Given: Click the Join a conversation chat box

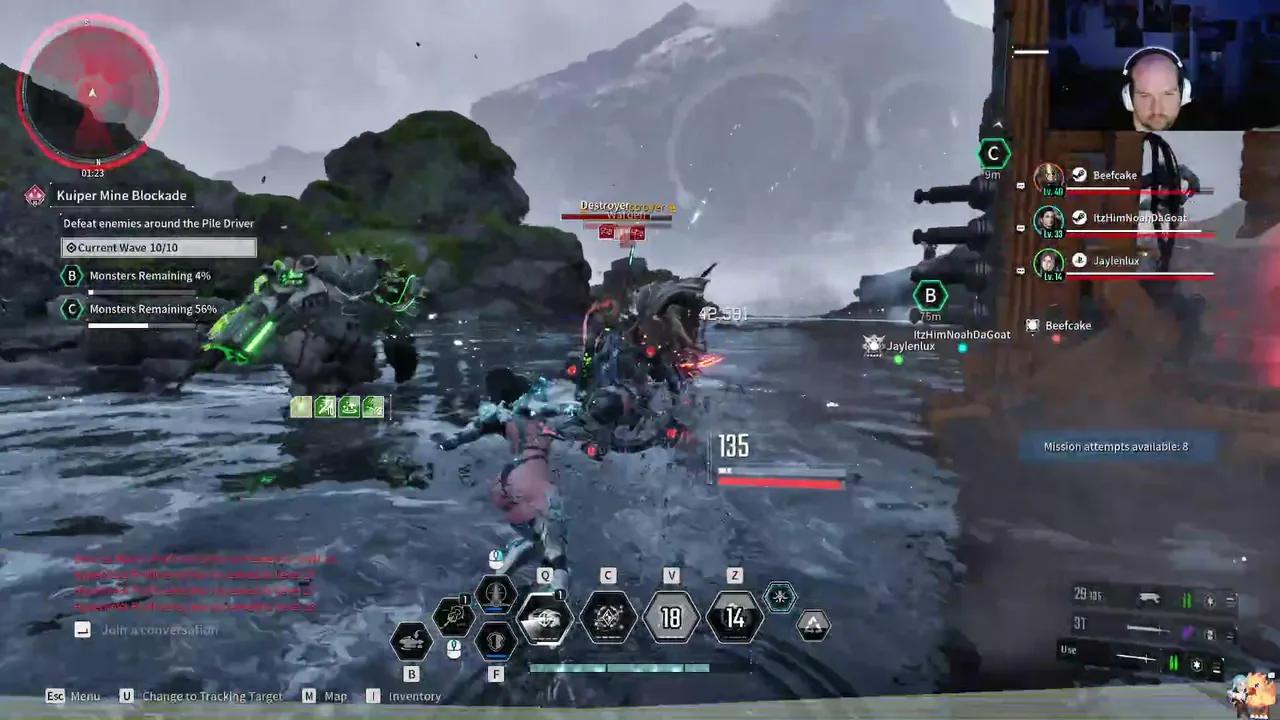Looking at the screenshot, I should [x=158, y=630].
